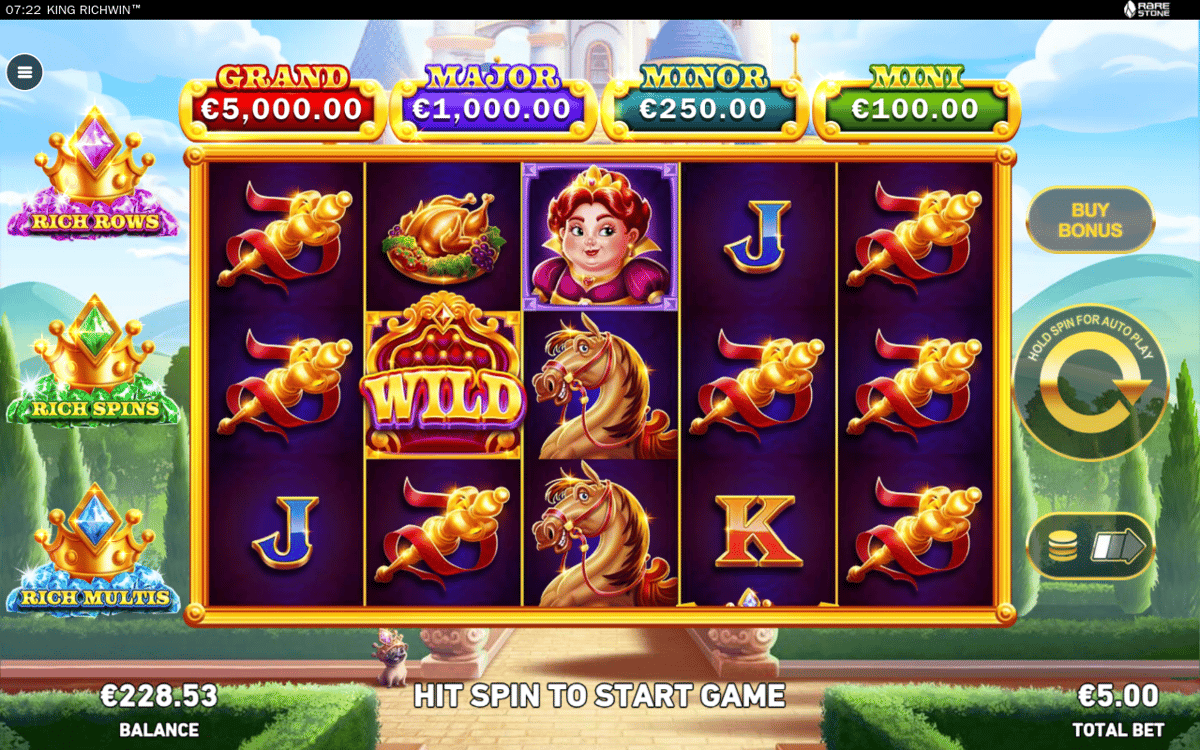Select the Rich Rows purple crown
1200x750 pixels.
pos(94,175)
